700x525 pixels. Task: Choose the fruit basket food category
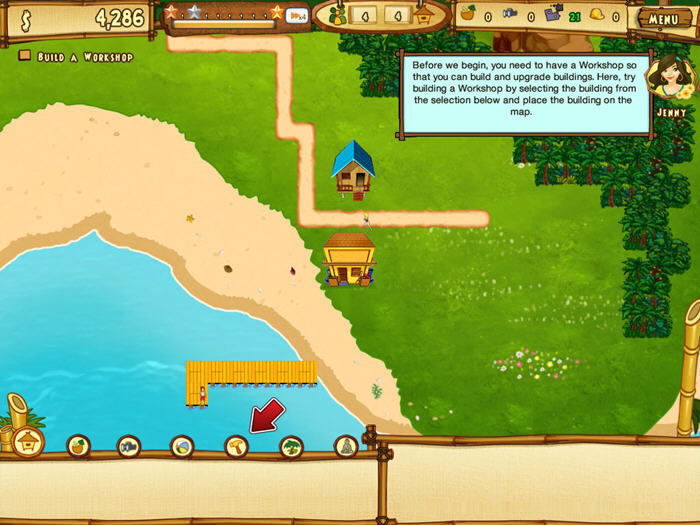pyautogui.click(x=79, y=446)
